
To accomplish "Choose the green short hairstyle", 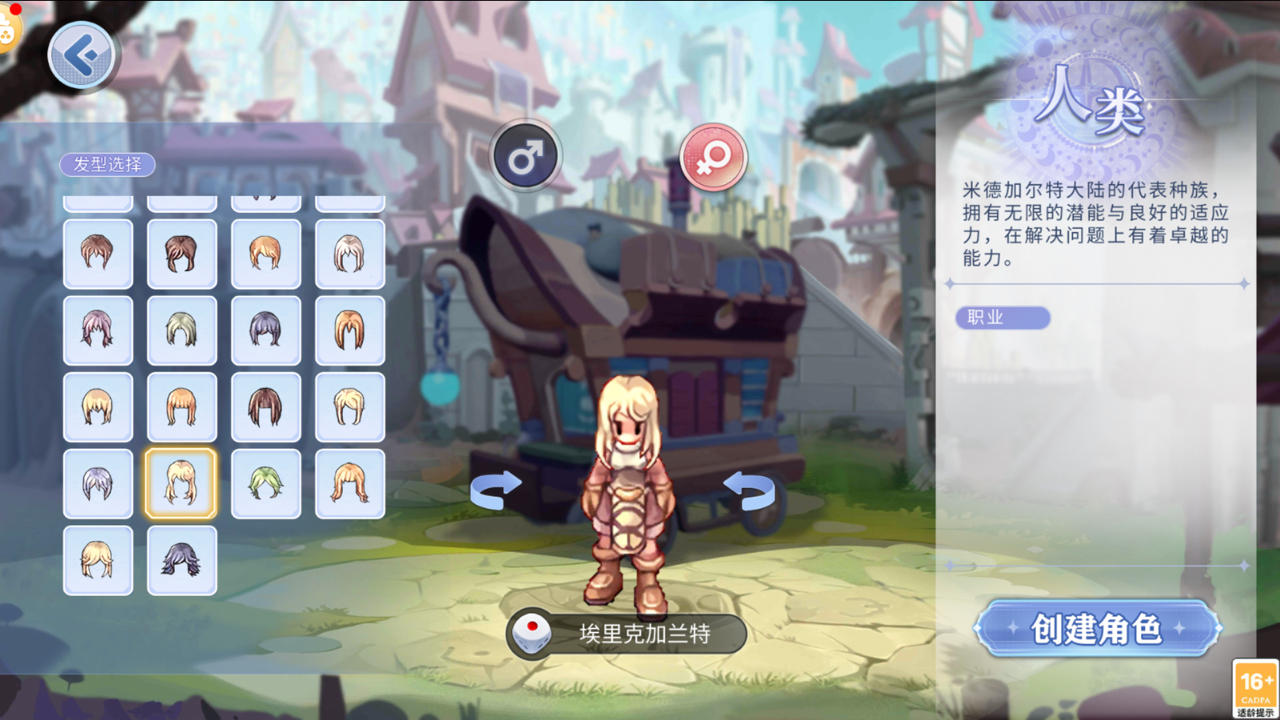I will [265, 483].
